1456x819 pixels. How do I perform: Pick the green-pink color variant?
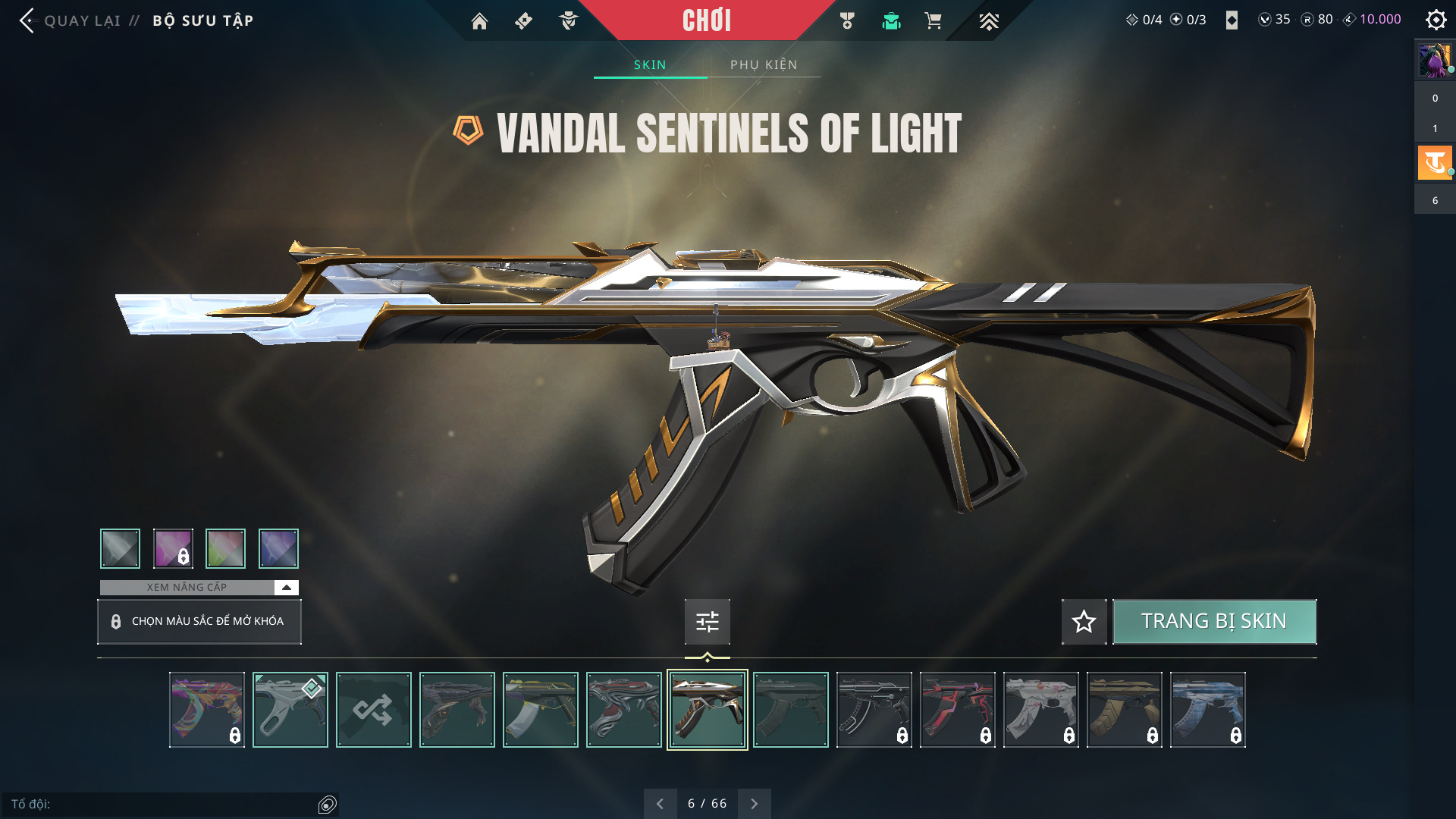pos(225,548)
